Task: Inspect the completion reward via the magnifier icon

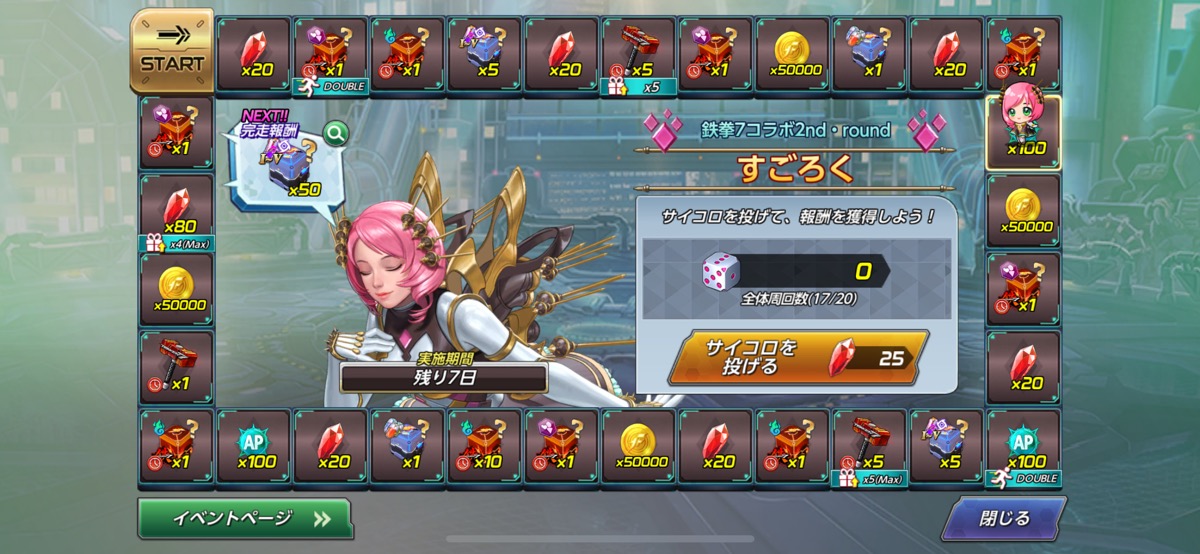Action: [x=335, y=132]
